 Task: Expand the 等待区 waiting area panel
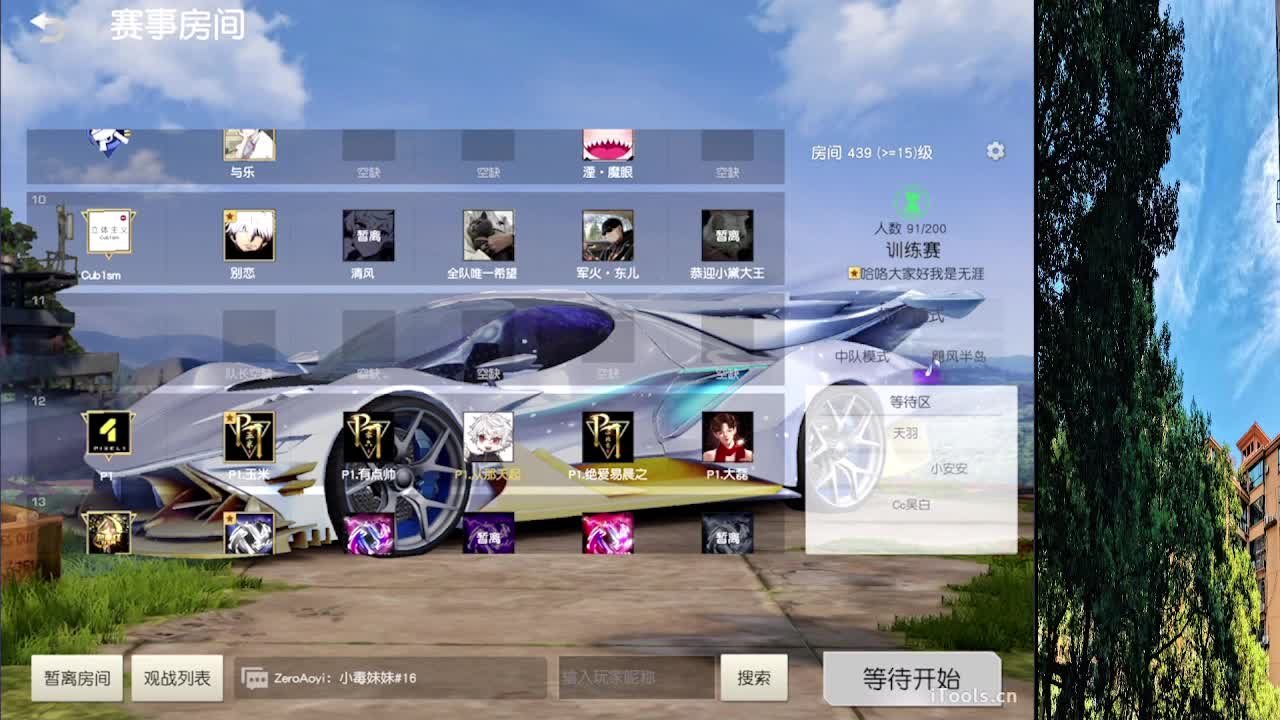(x=911, y=400)
